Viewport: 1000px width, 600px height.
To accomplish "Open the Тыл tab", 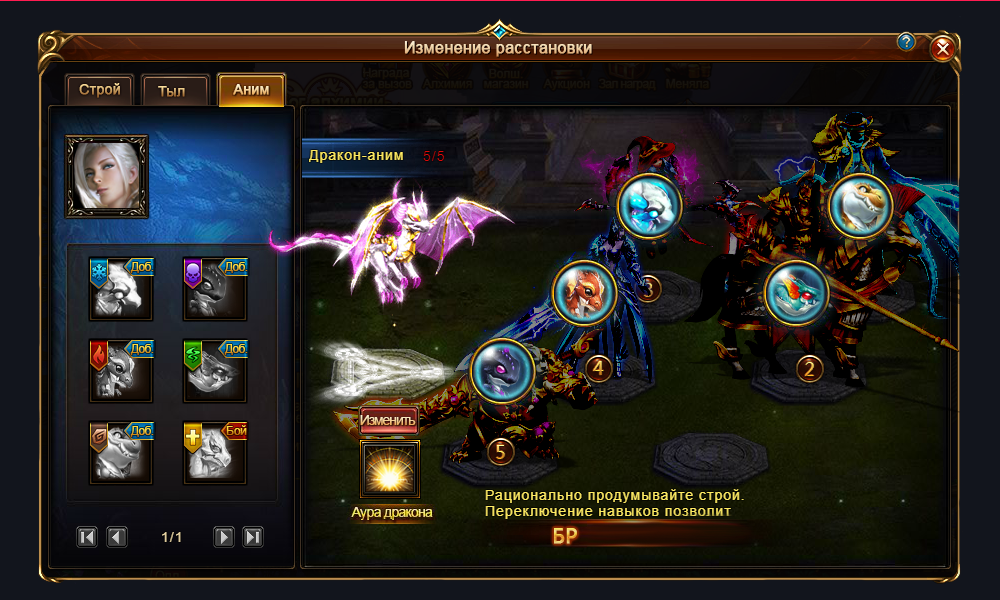I will pos(175,90).
